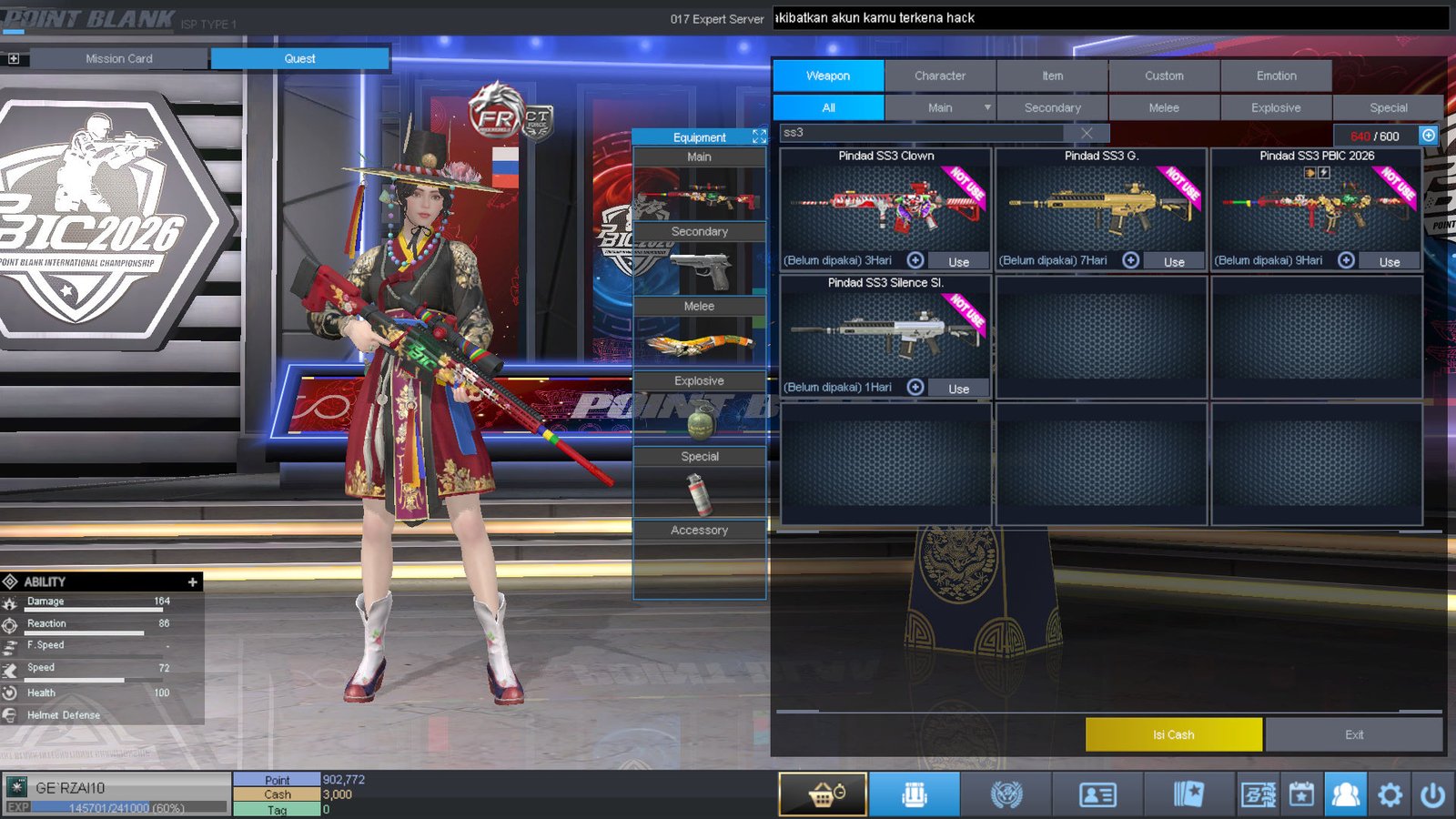Exit the inventory screen
Image resolution: width=1456 pixels, height=819 pixels.
(1353, 734)
